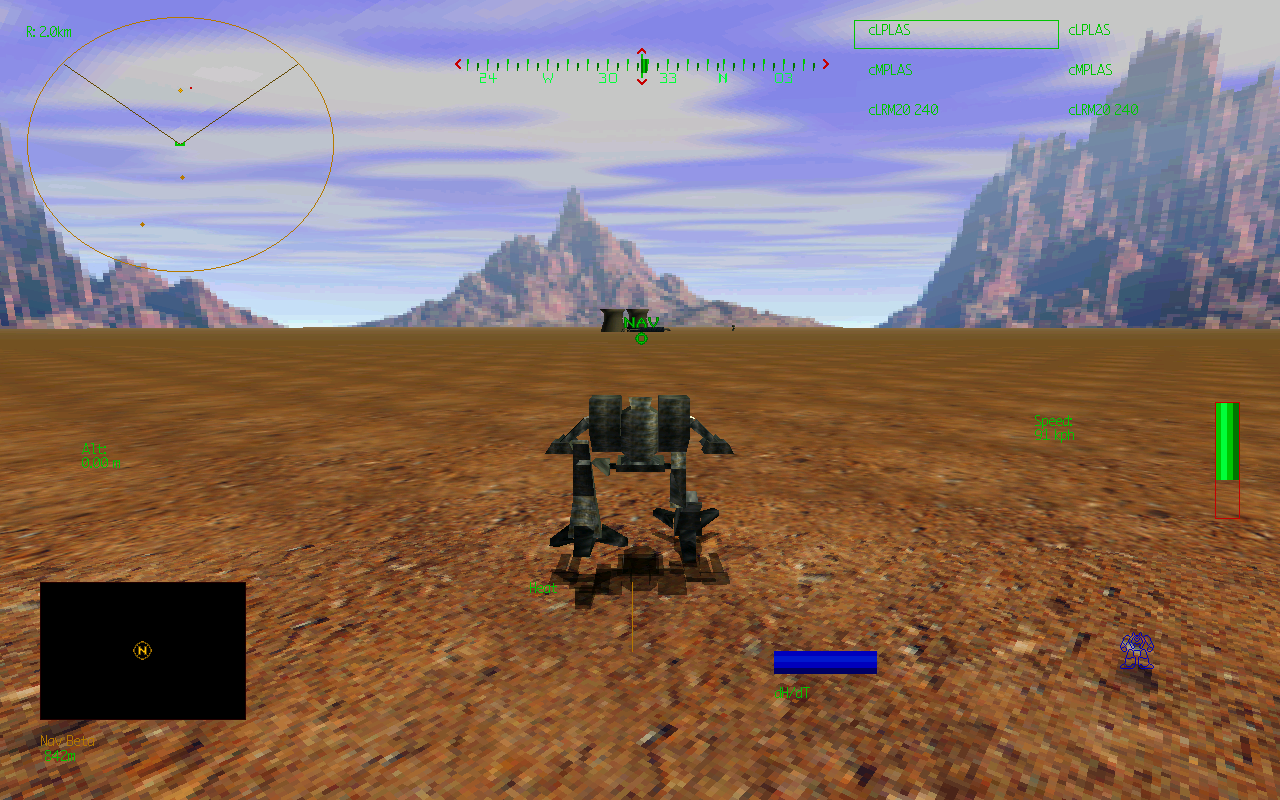Click the Speed 31 kph readout
Screen dimensions: 1280x800
1053,425
